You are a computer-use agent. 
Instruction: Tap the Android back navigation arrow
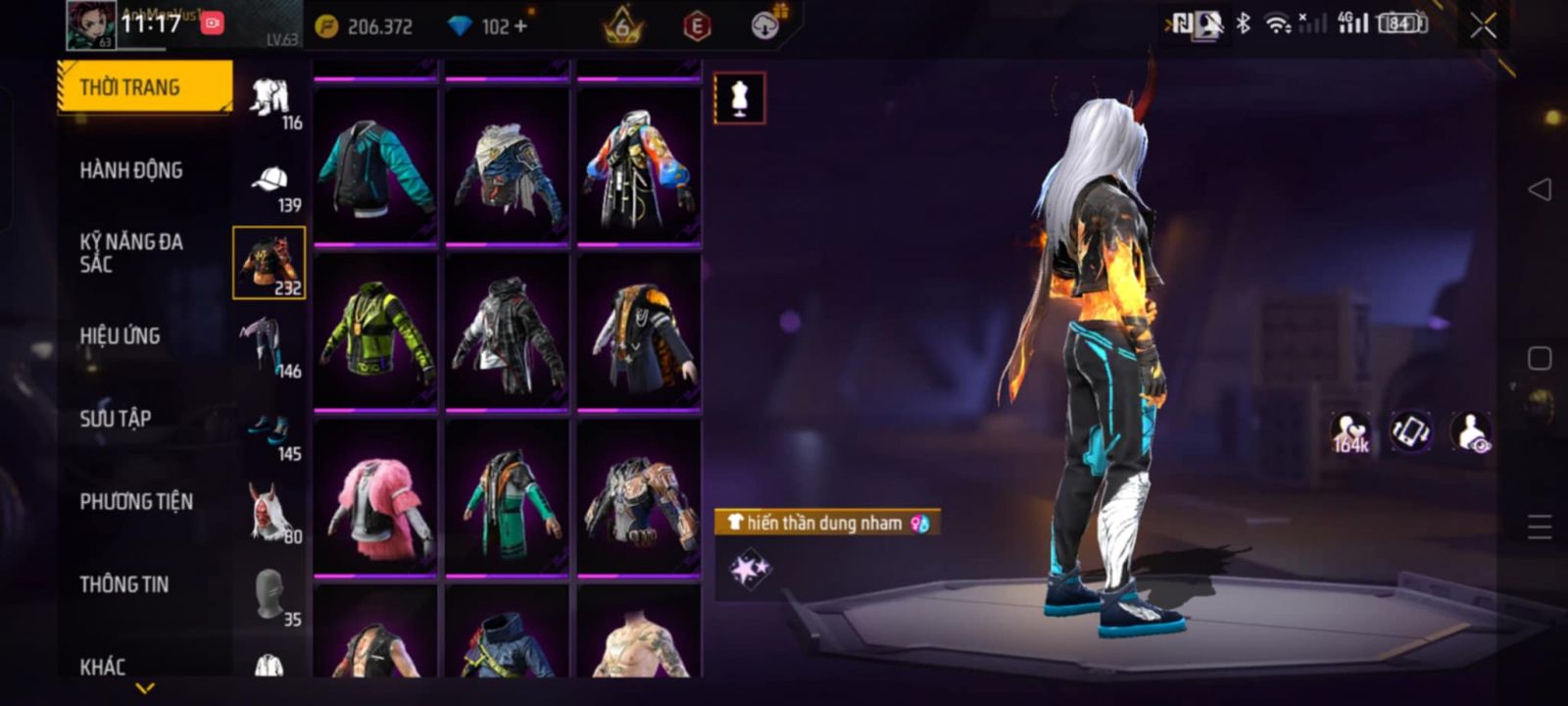point(1540,189)
